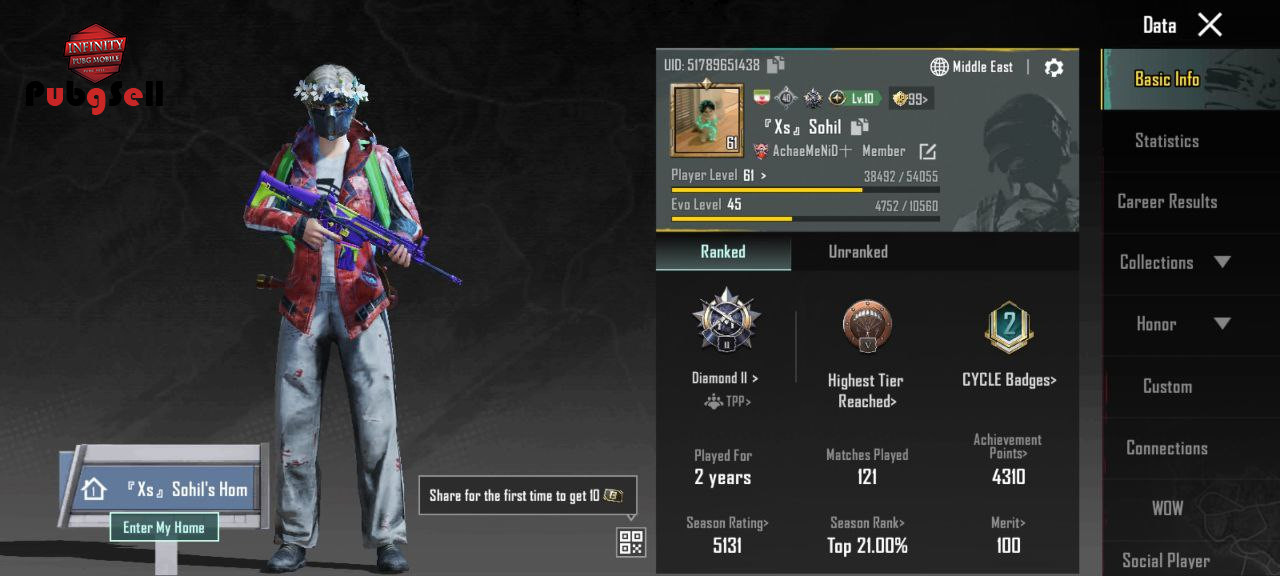Expand the Honor section
This screenshot has height=576, width=1280.
point(1174,324)
